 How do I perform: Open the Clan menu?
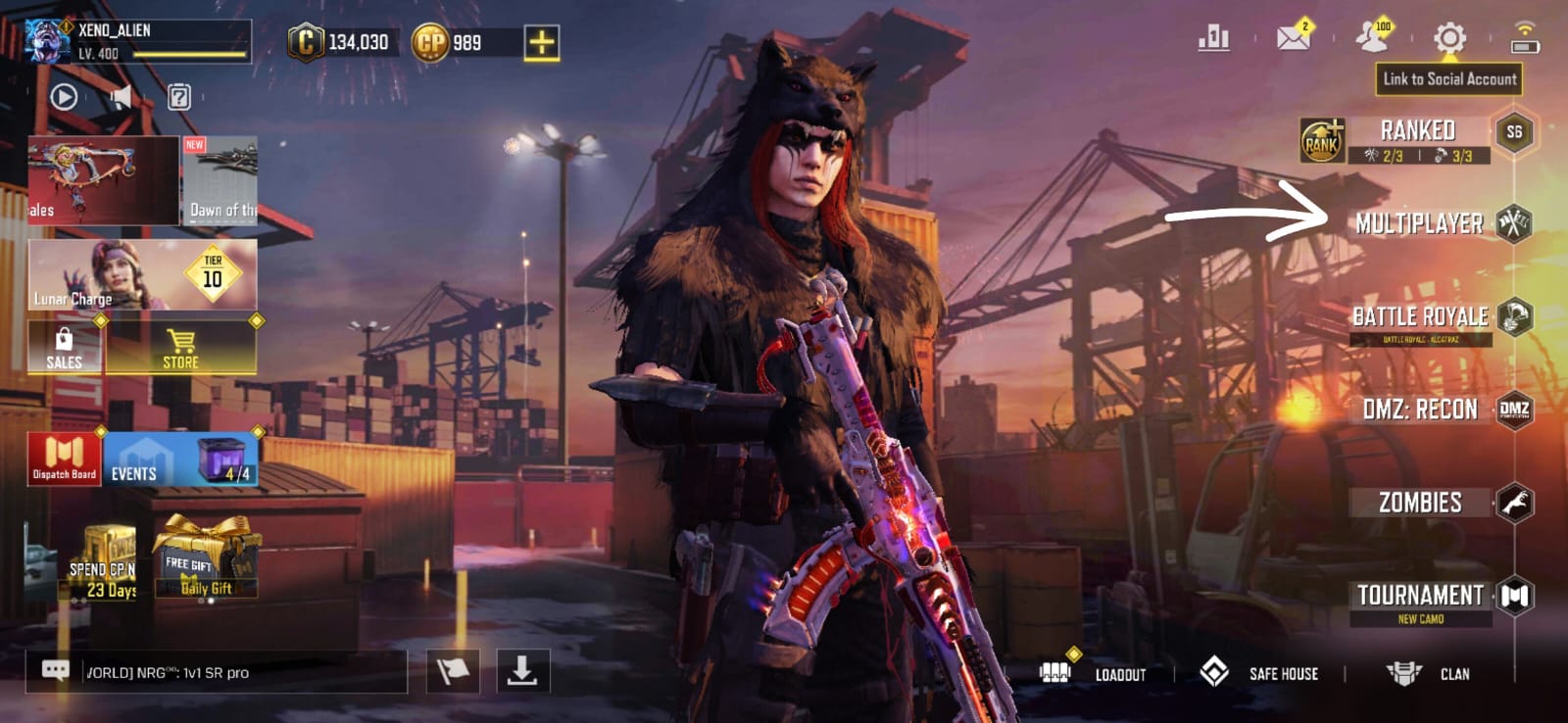[x=1429, y=673]
